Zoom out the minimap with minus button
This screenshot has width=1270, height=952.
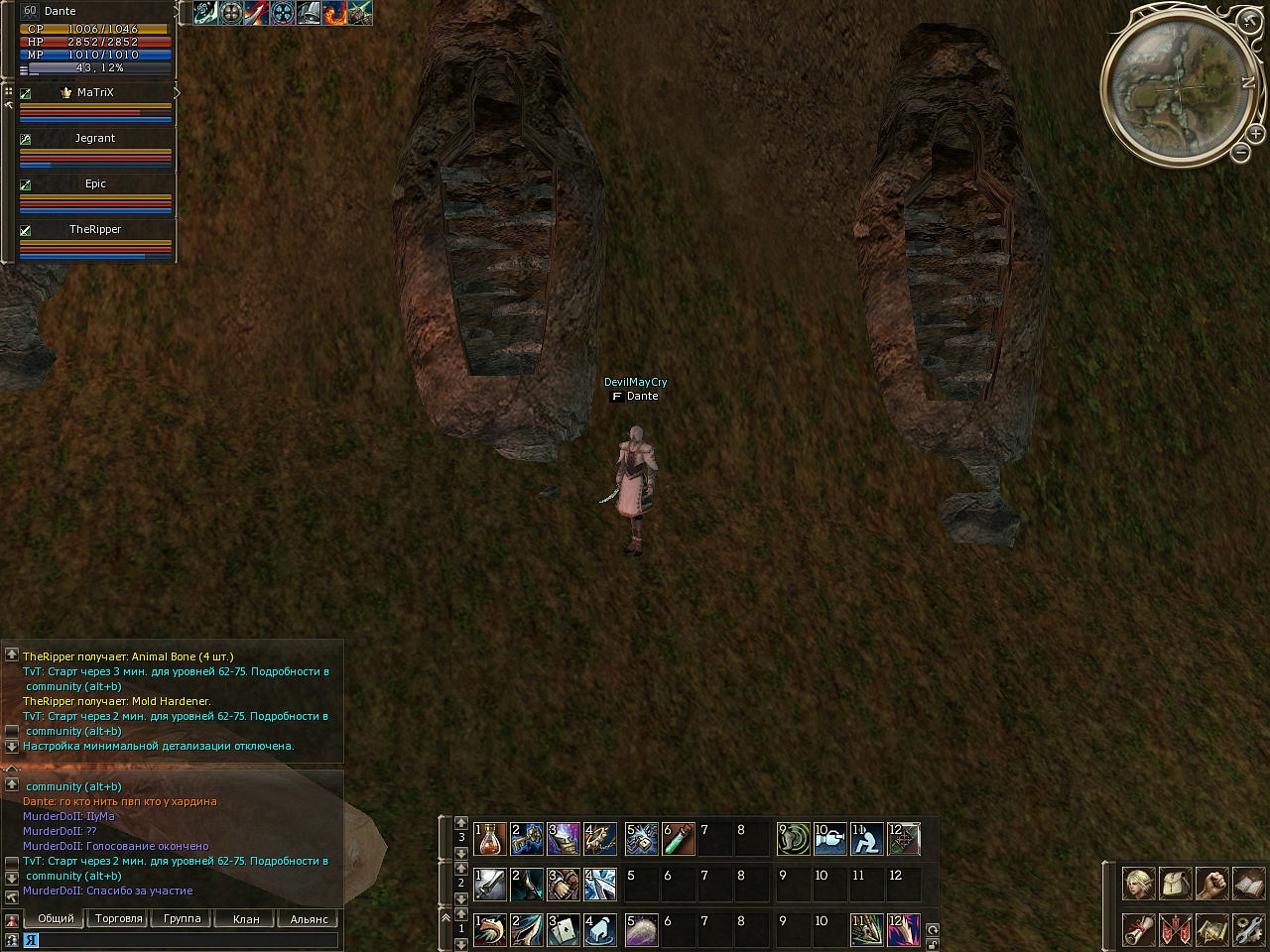click(1240, 153)
